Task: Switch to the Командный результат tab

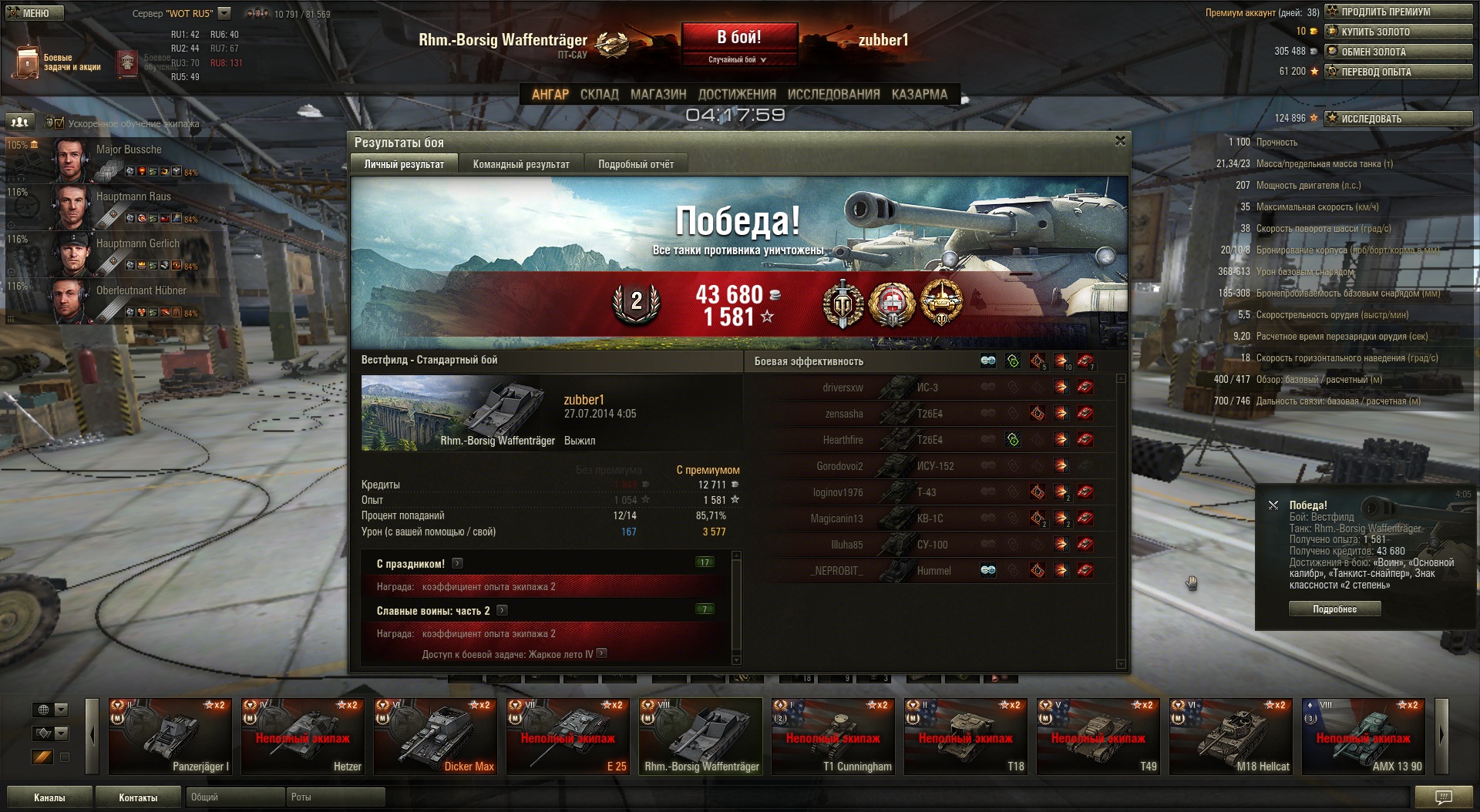Action: 521,164
